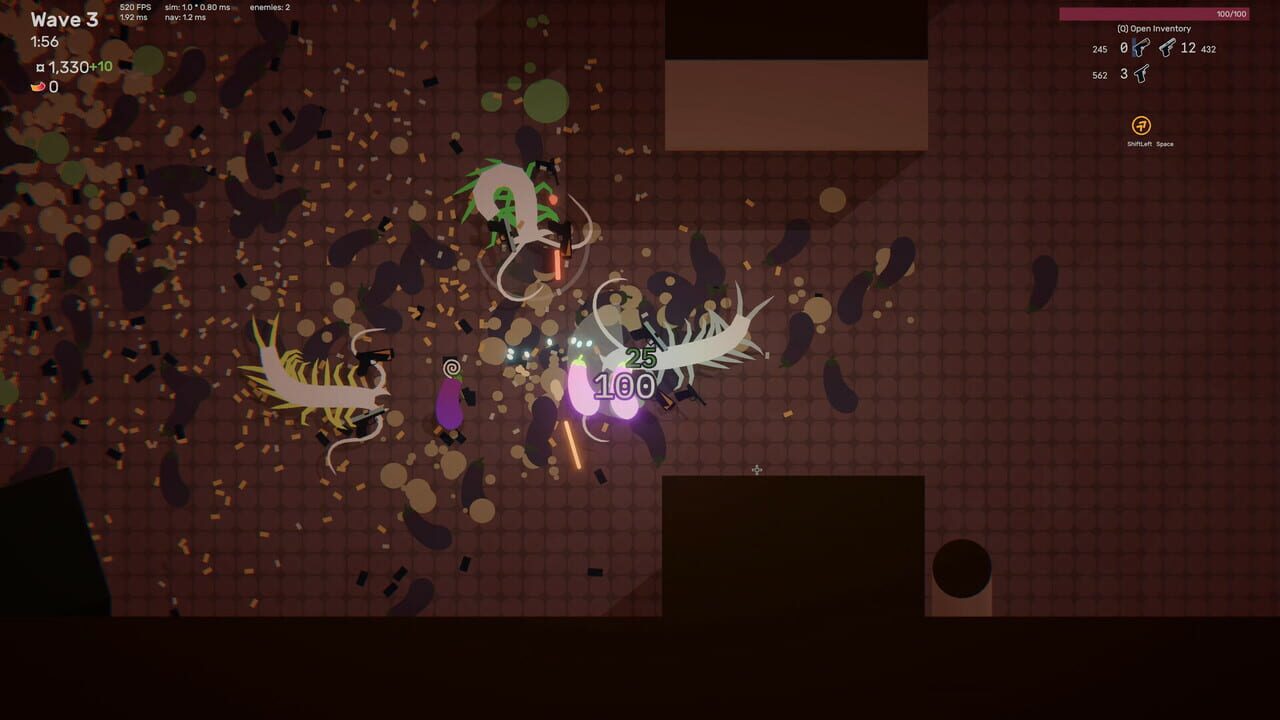Click the health bar showing 100/100
Screen dimensions: 1280x720
tap(1232, 13)
